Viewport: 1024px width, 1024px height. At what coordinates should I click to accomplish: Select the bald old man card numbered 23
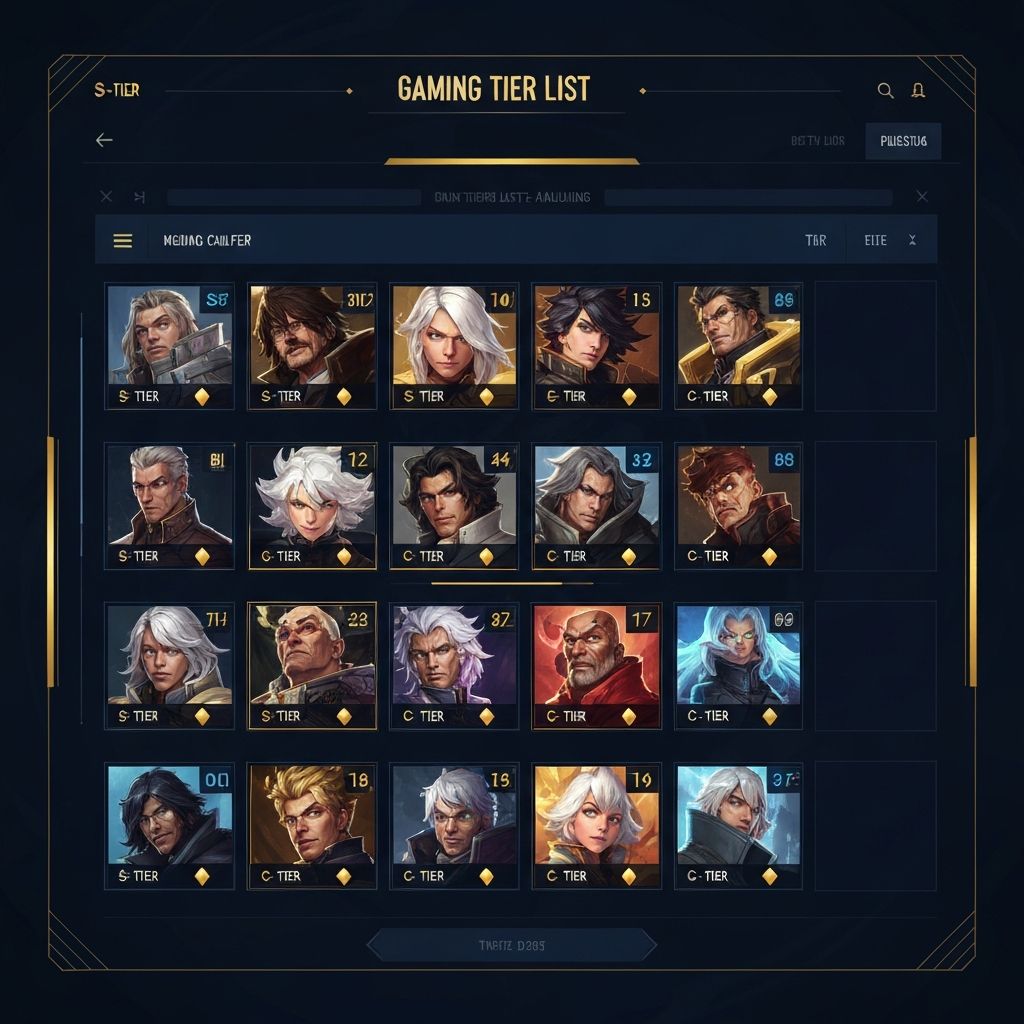click(x=312, y=666)
